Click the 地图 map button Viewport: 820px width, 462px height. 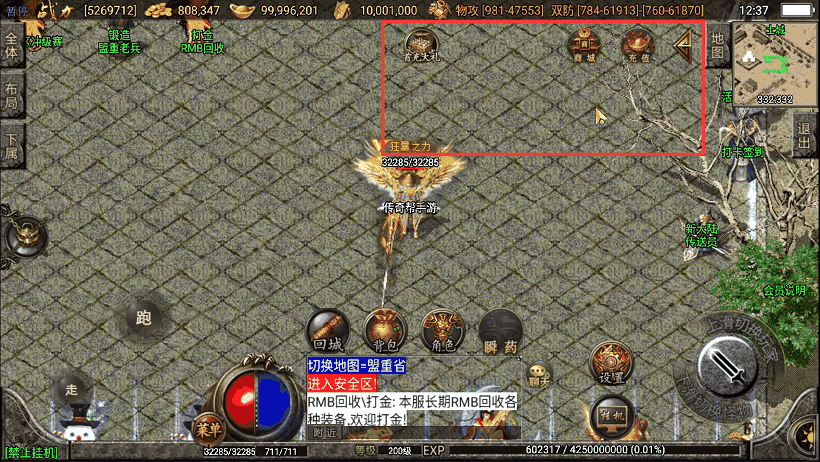718,45
